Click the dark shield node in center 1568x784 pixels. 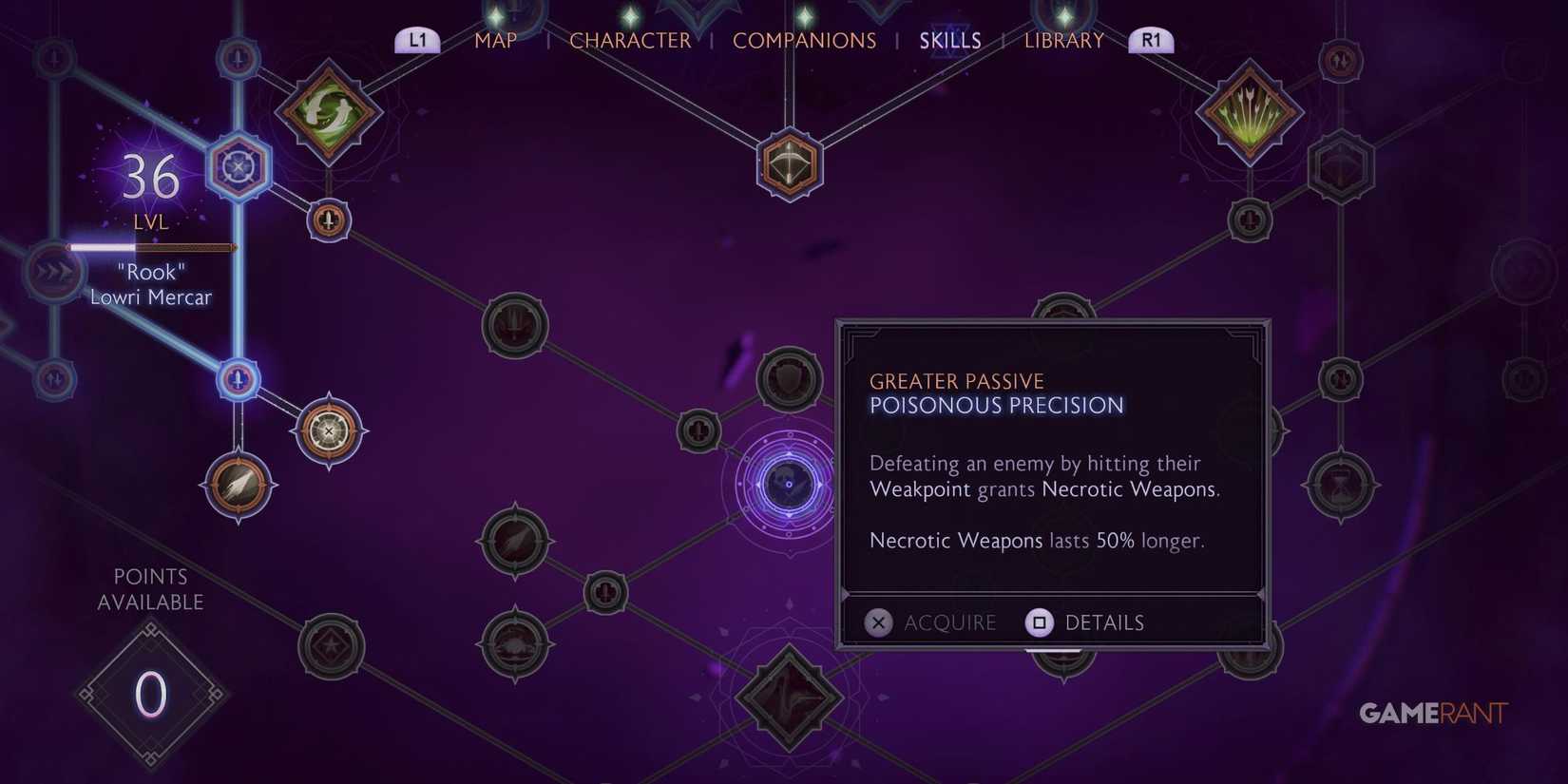click(789, 377)
